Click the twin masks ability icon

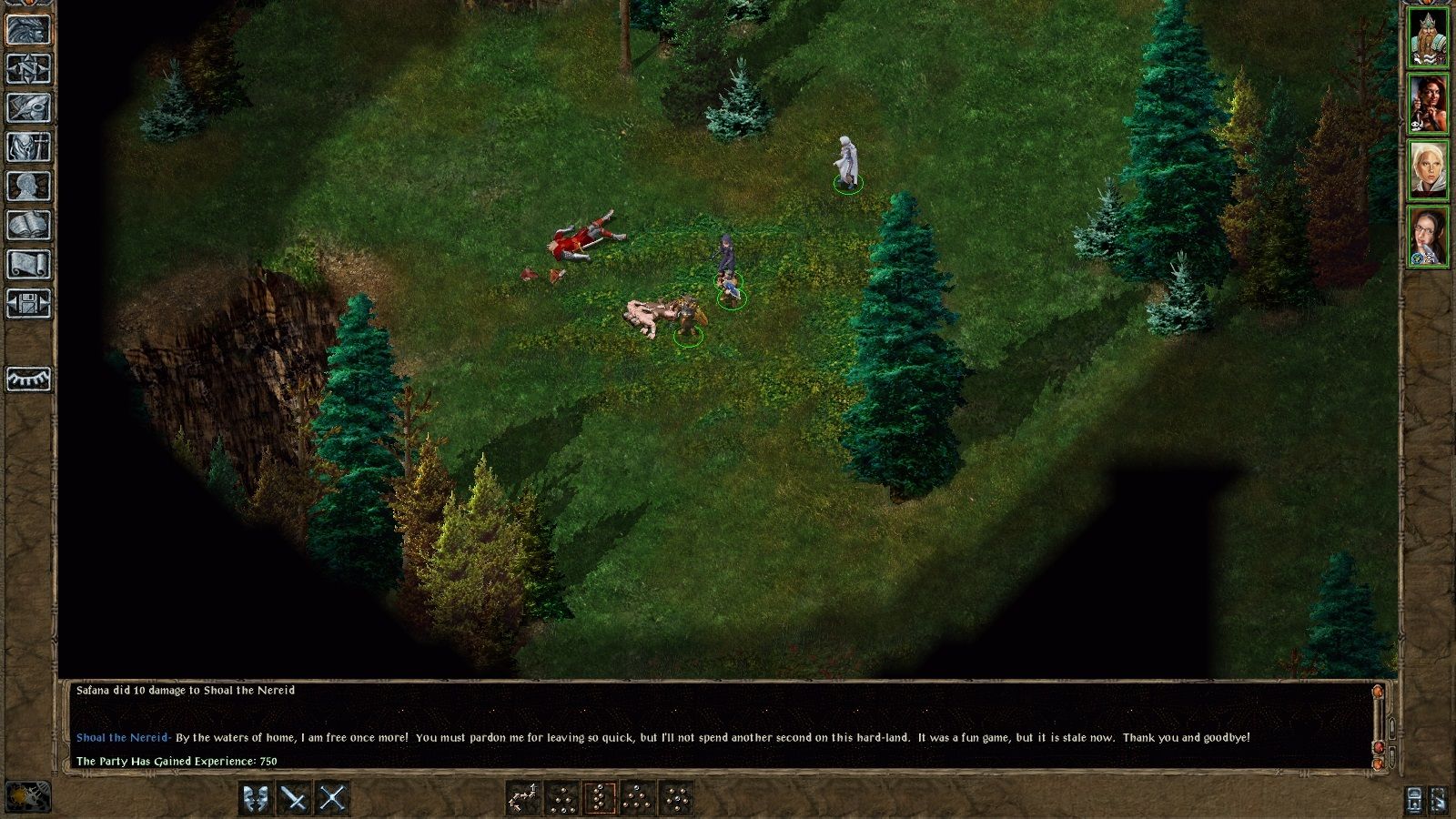click(256, 796)
